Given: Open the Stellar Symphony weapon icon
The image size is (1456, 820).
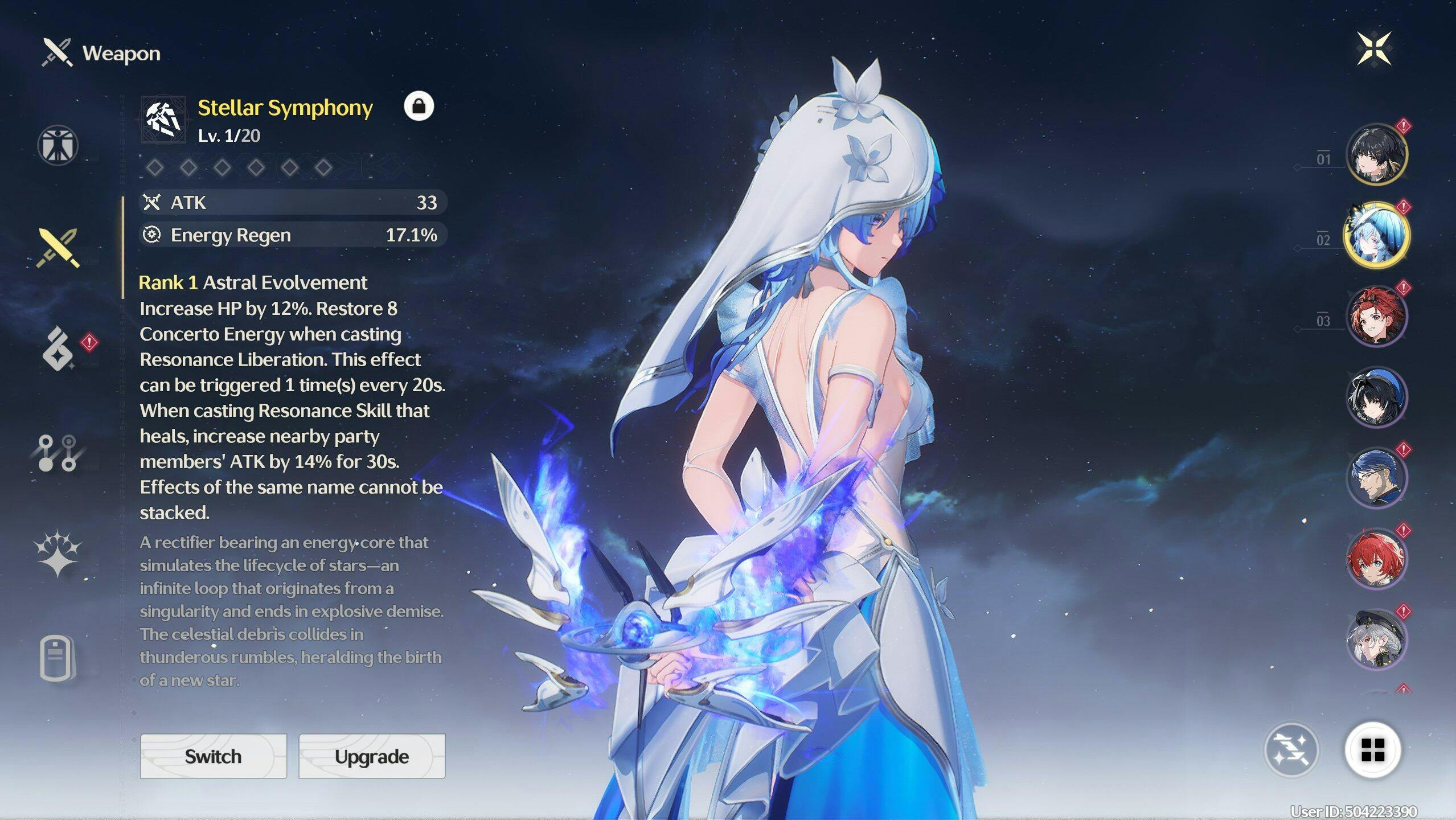Looking at the screenshot, I should tap(163, 120).
